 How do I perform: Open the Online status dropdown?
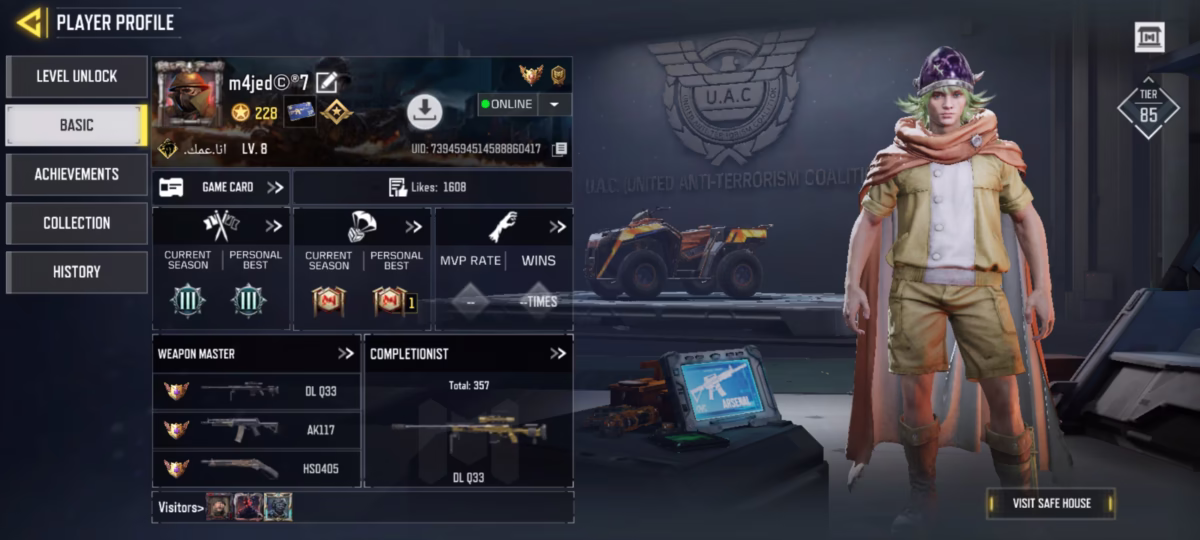pos(555,104)
